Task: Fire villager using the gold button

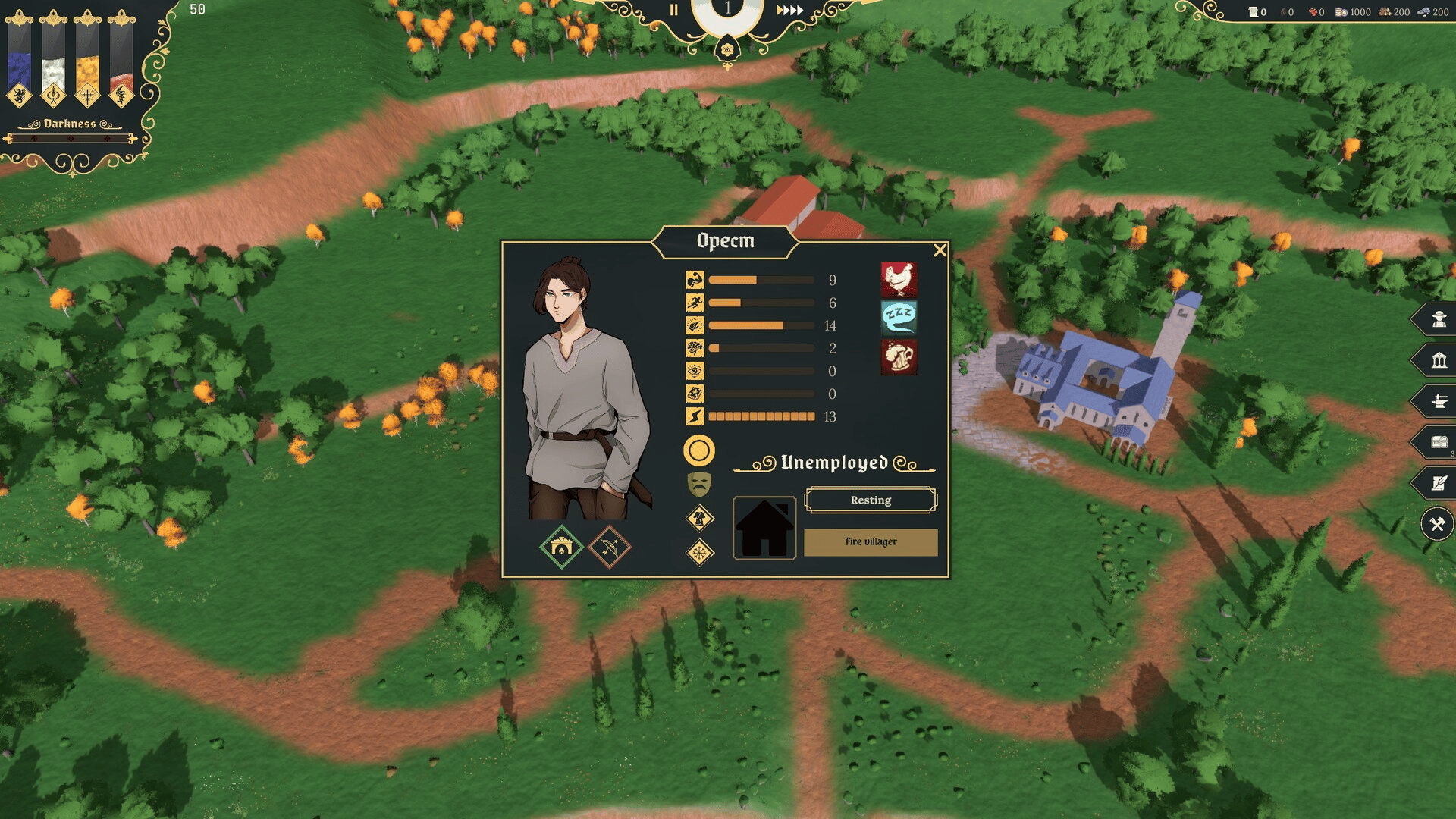Action: [871, 542]
